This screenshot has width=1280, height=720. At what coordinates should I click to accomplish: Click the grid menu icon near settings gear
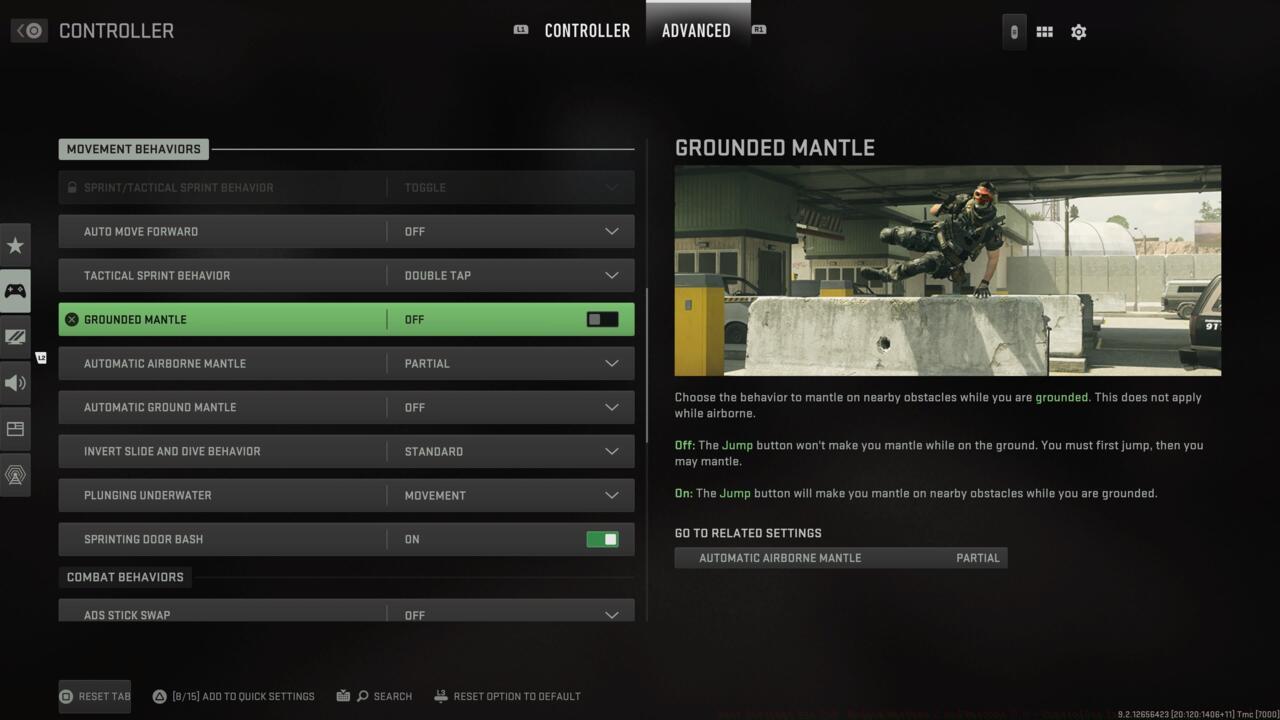1044,31
